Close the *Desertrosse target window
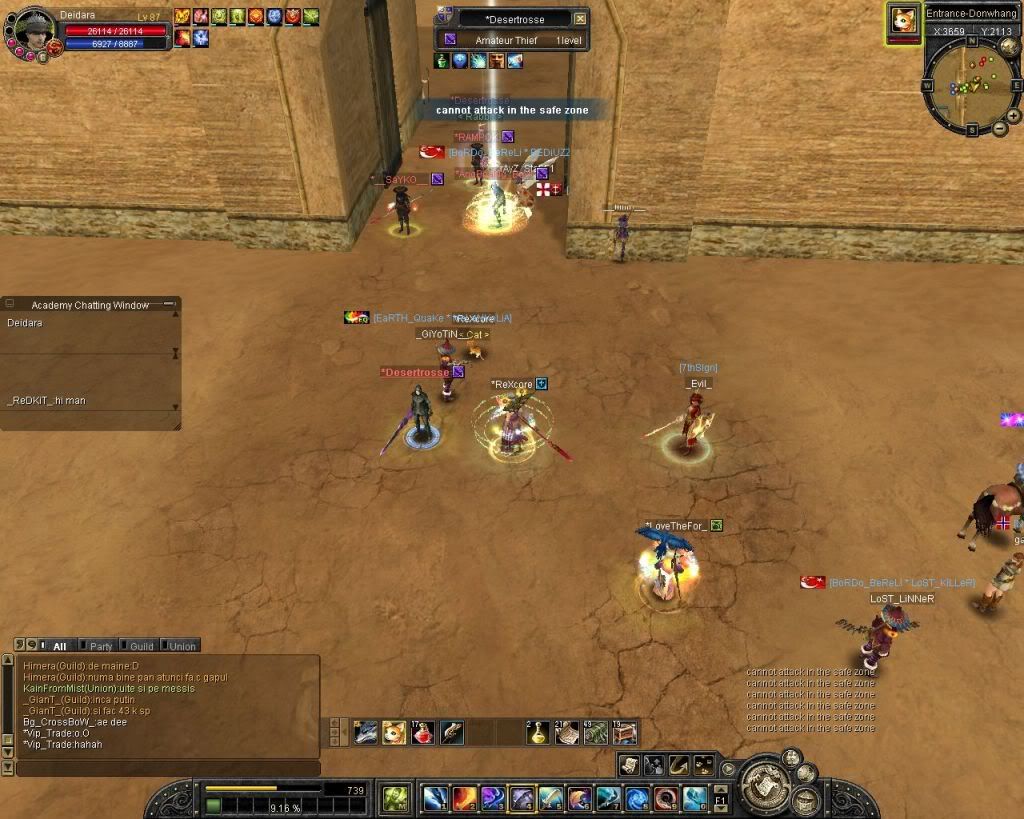 (x=580, y=19)
